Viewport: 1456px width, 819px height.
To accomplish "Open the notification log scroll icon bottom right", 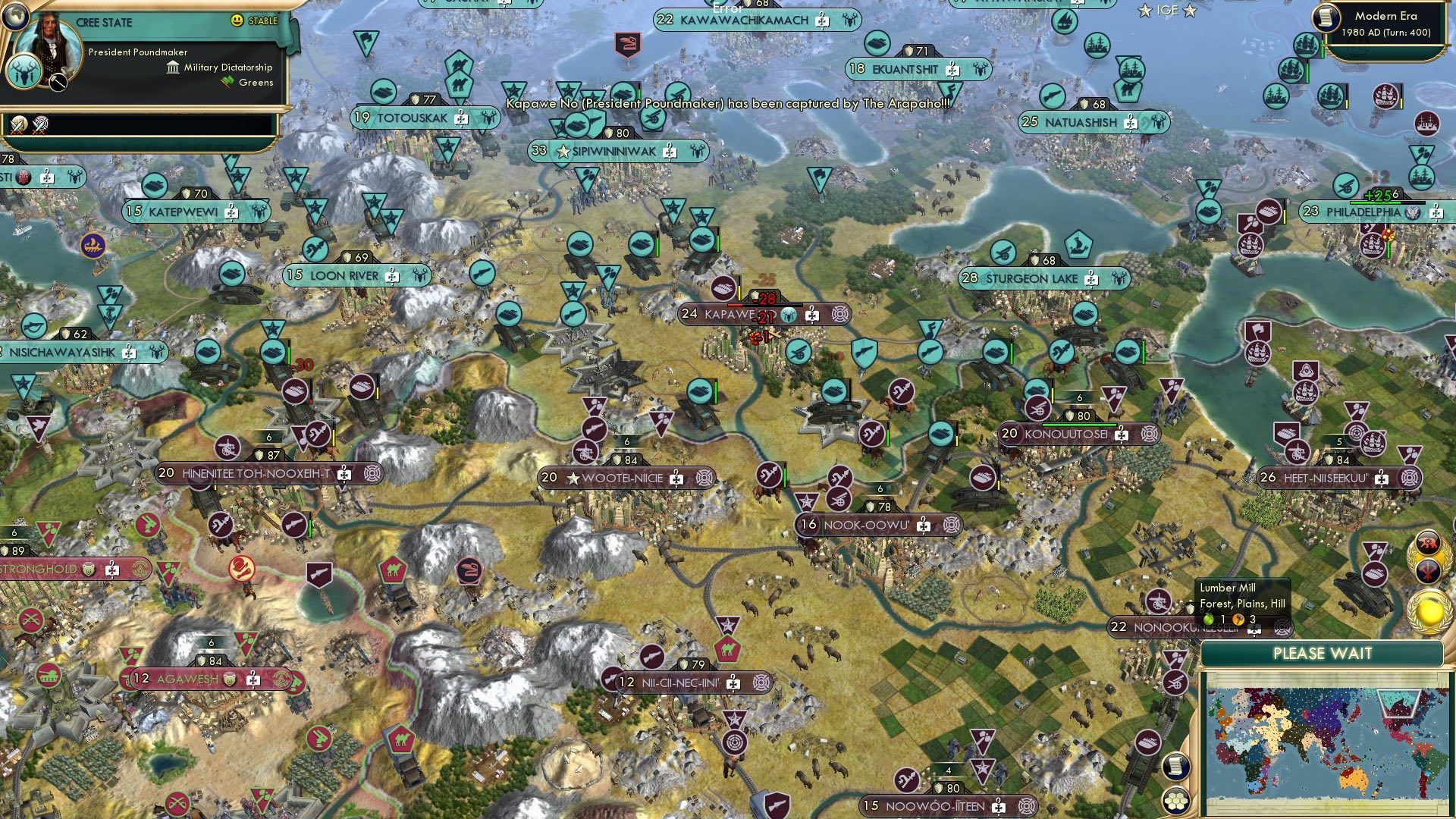I will [1175, 767].
